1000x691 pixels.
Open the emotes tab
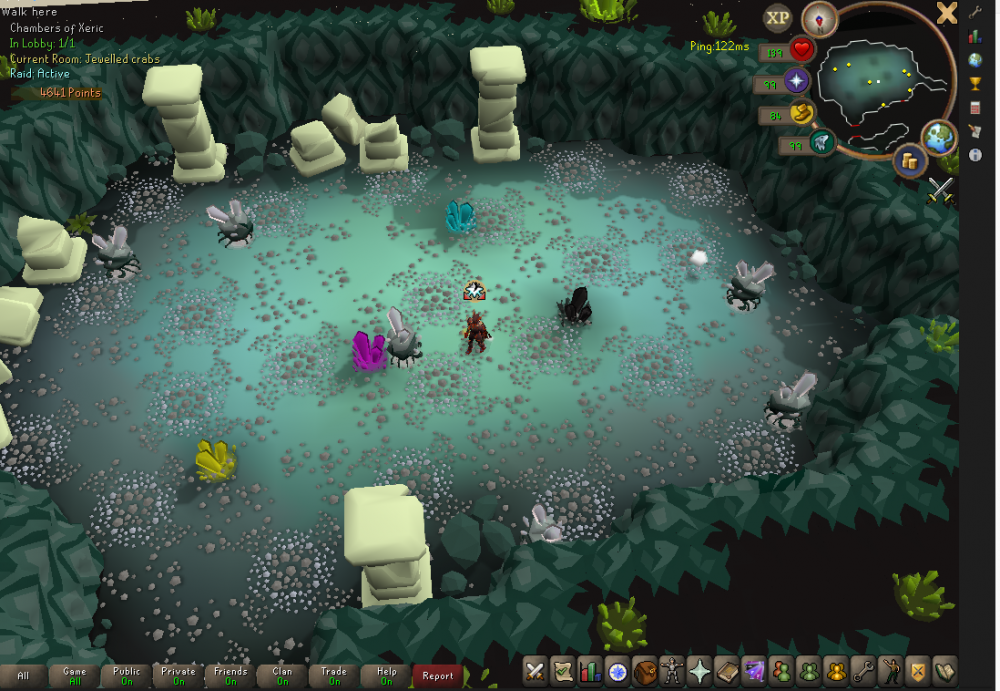point(892,672)
